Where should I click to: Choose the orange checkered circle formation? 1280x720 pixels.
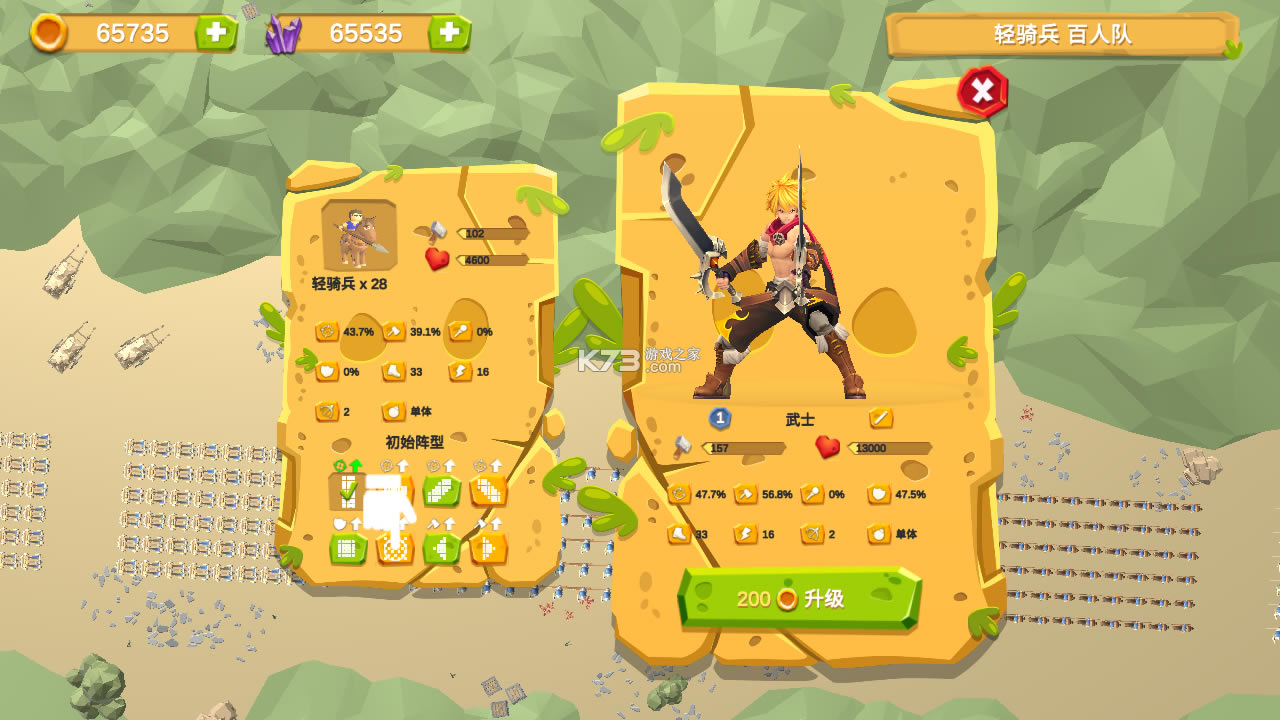396,548
